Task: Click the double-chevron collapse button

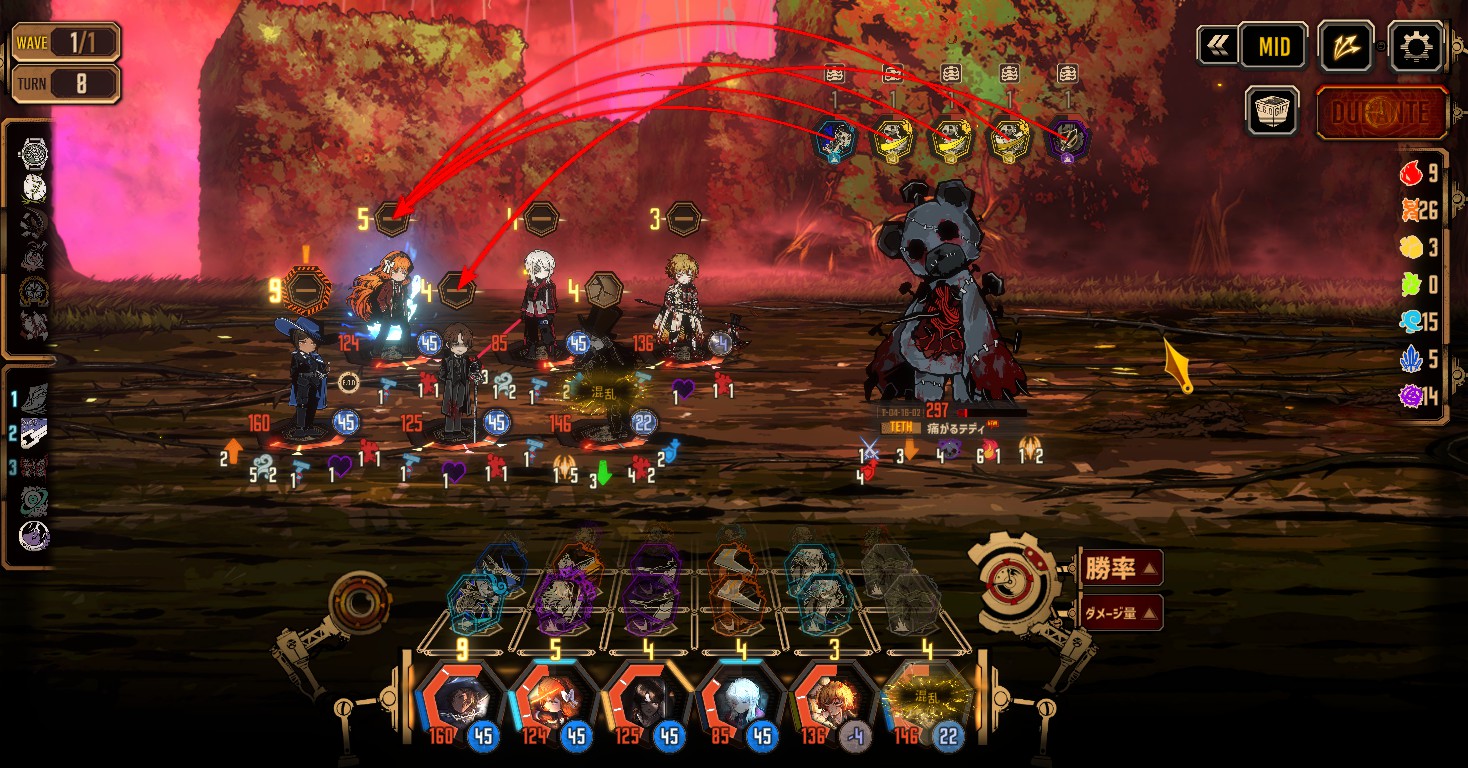Action: pos(1218,46)
